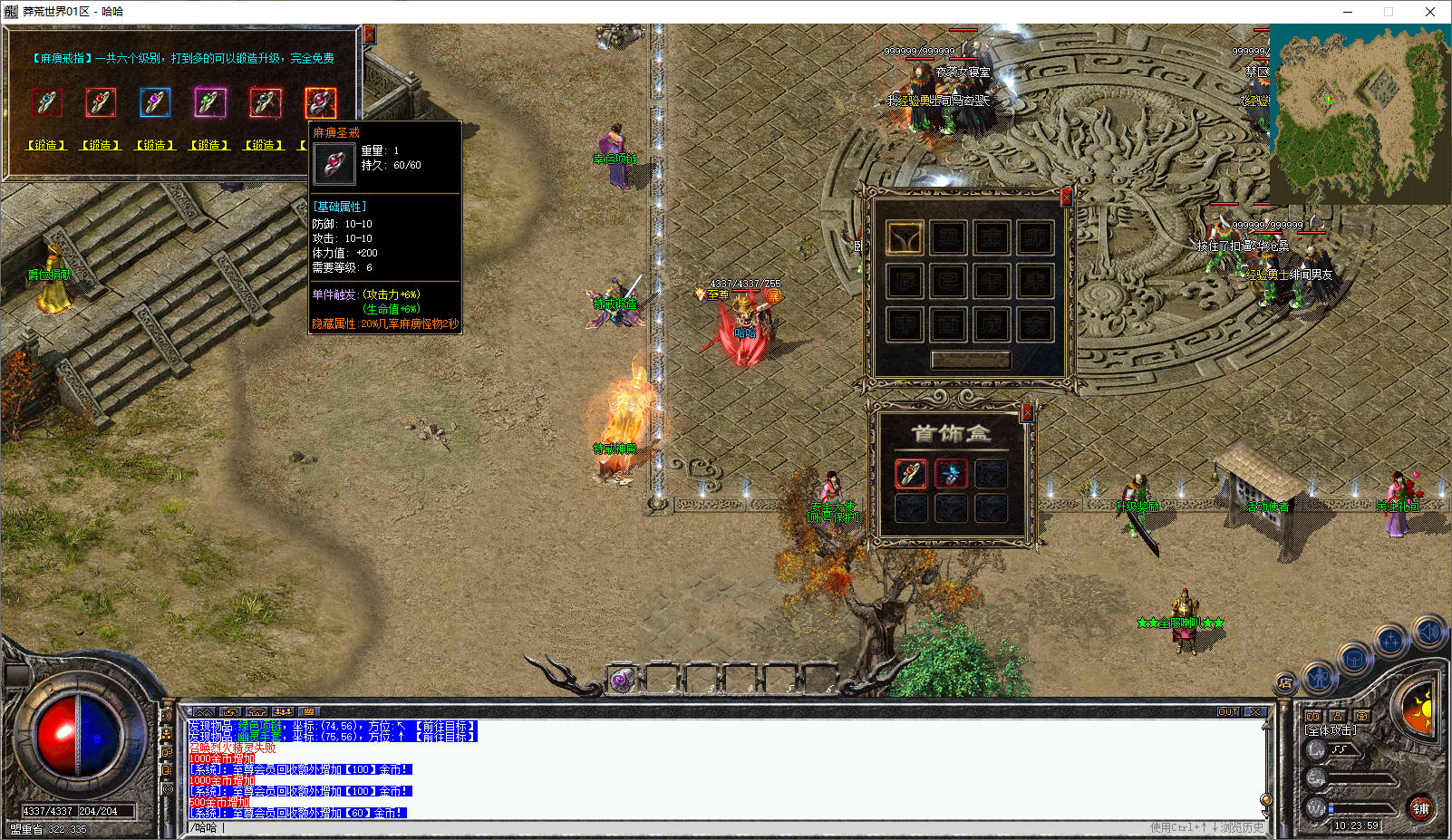Open the red 铺 stall button
This screenshot has height=840, width=1452.
click(x=1420, y=808)
